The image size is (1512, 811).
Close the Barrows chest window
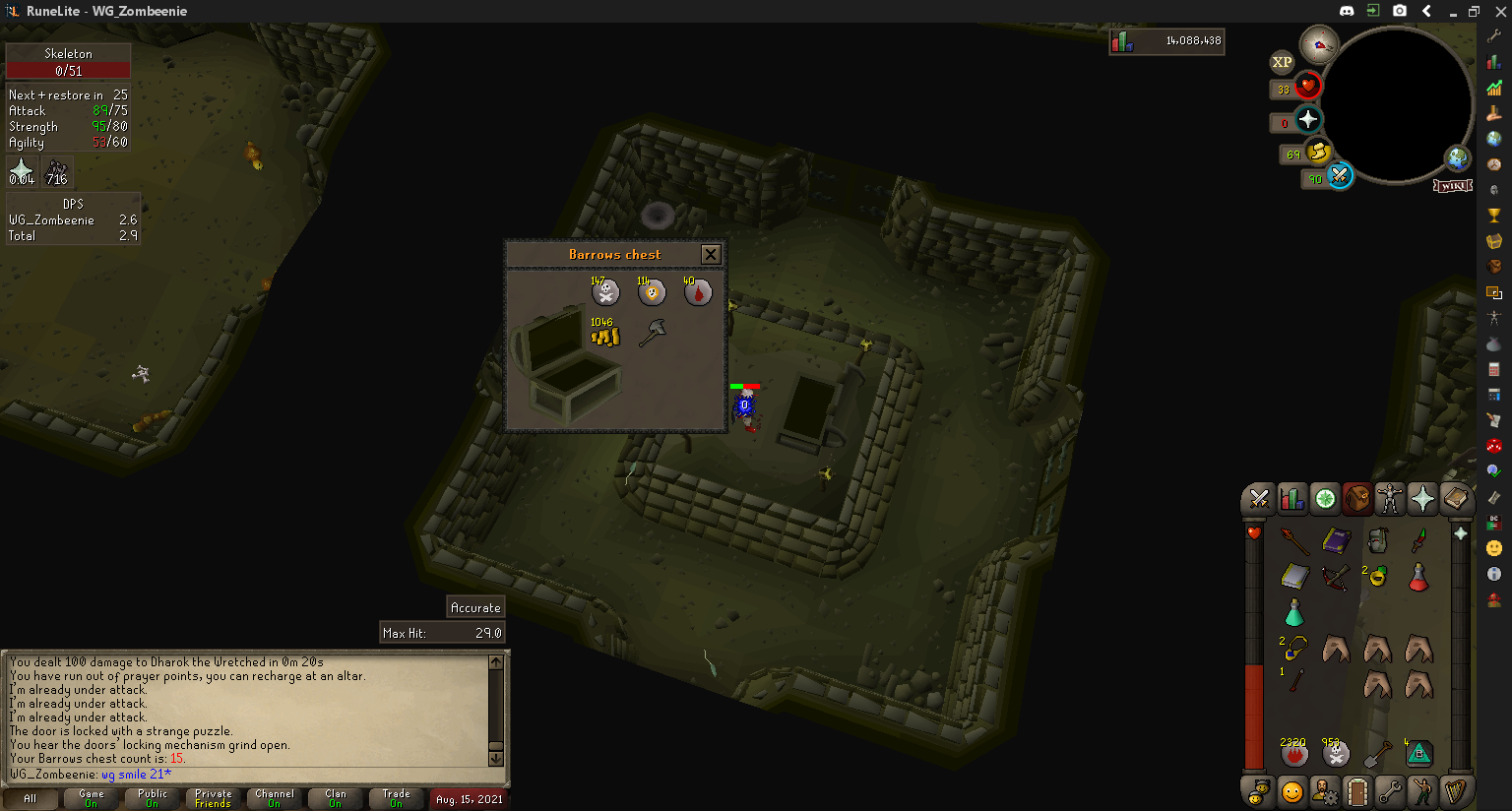[711, 255]
